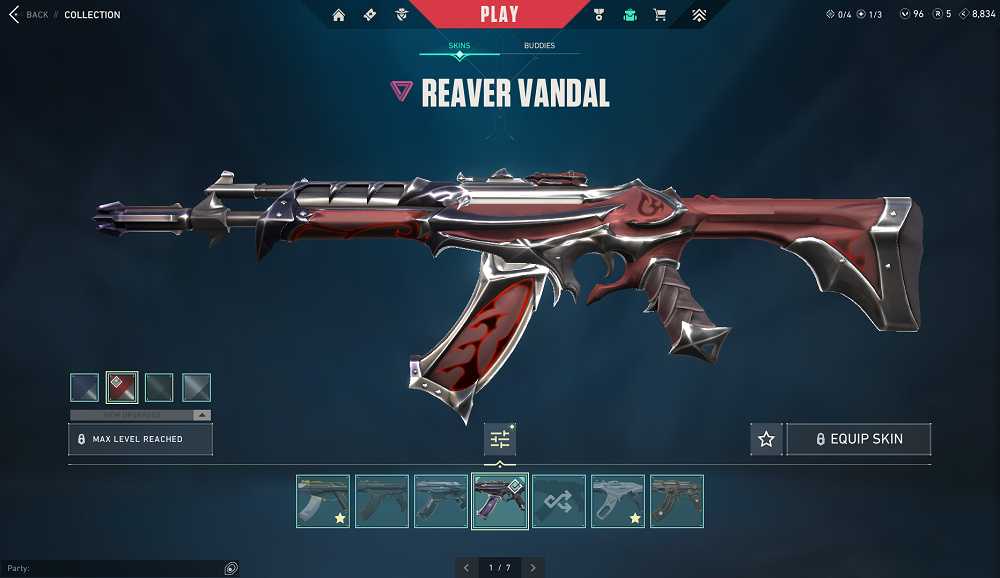Open the shopping cart store icon
Screen dimensions: 1000x578
click(x=660, y=15)
